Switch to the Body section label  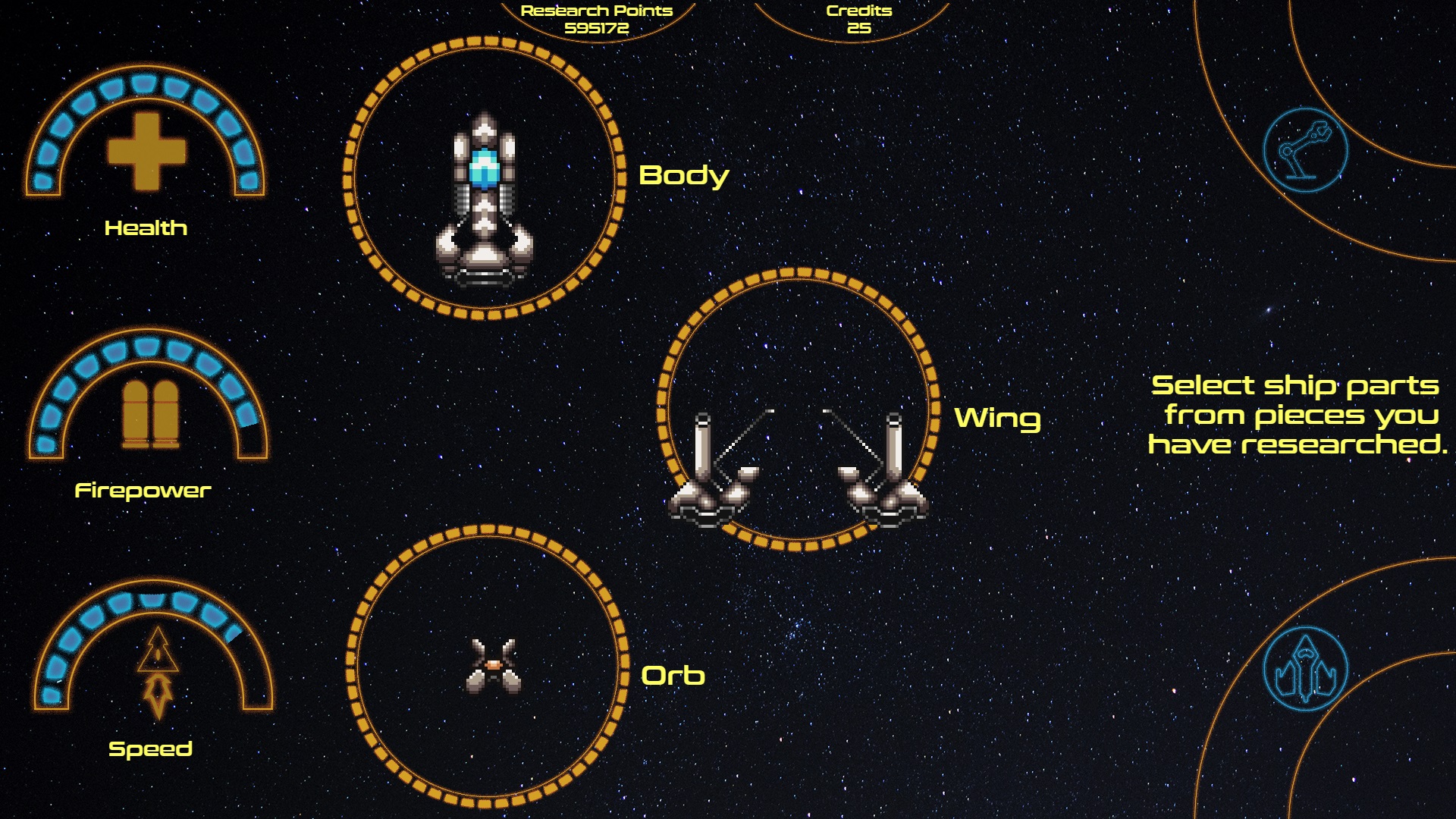[682, 176]
